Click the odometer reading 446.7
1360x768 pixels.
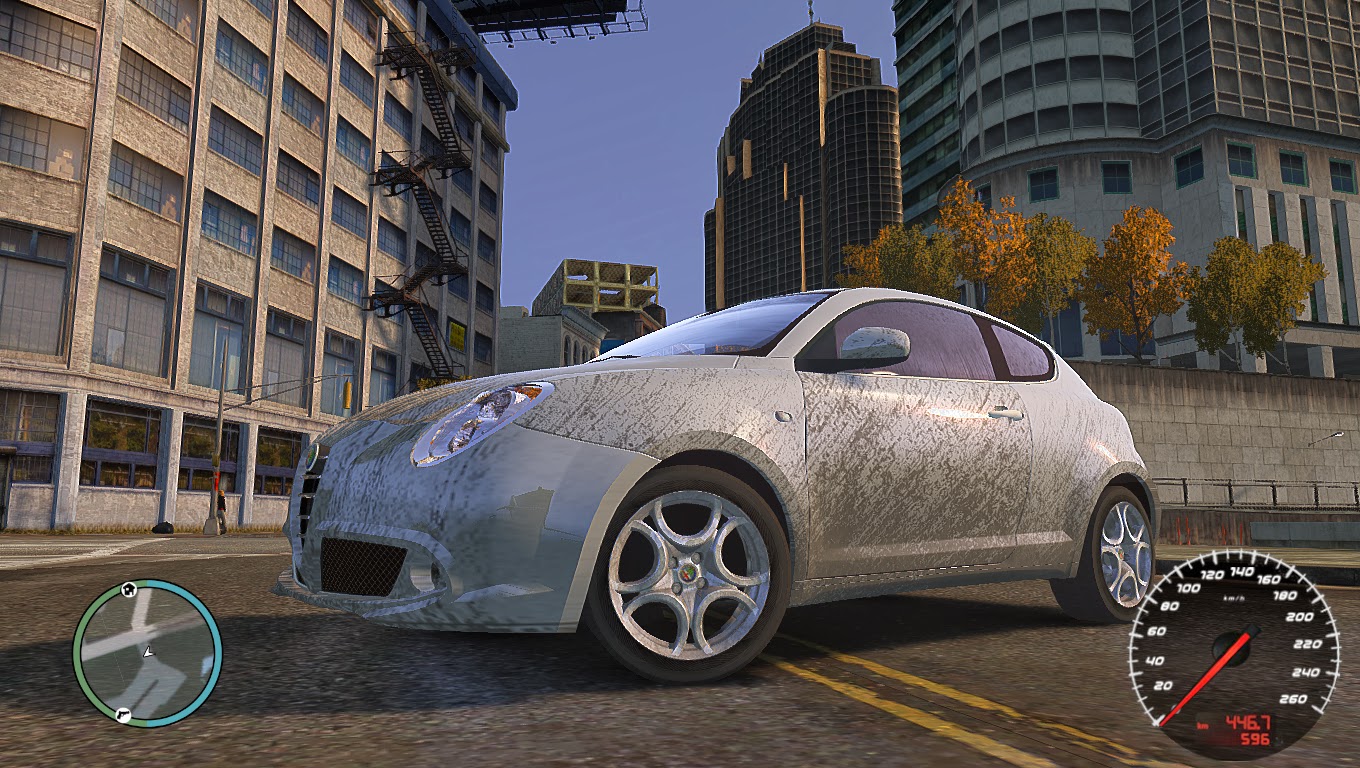click(x=1249, y=721)
